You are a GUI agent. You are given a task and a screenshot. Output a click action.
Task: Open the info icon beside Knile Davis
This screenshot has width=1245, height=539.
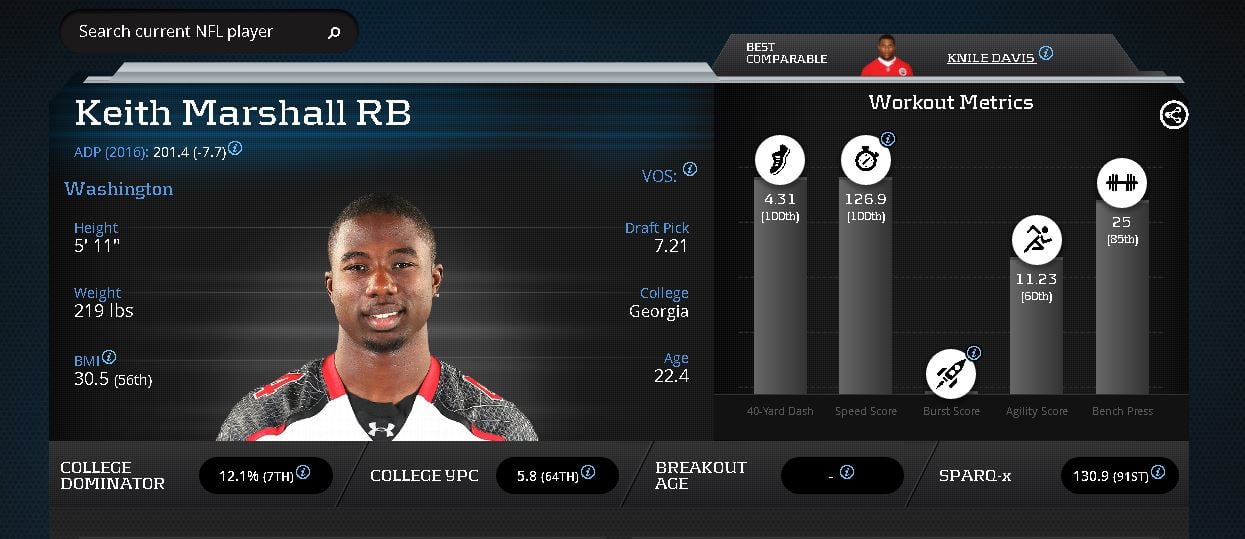[1046, 53]
